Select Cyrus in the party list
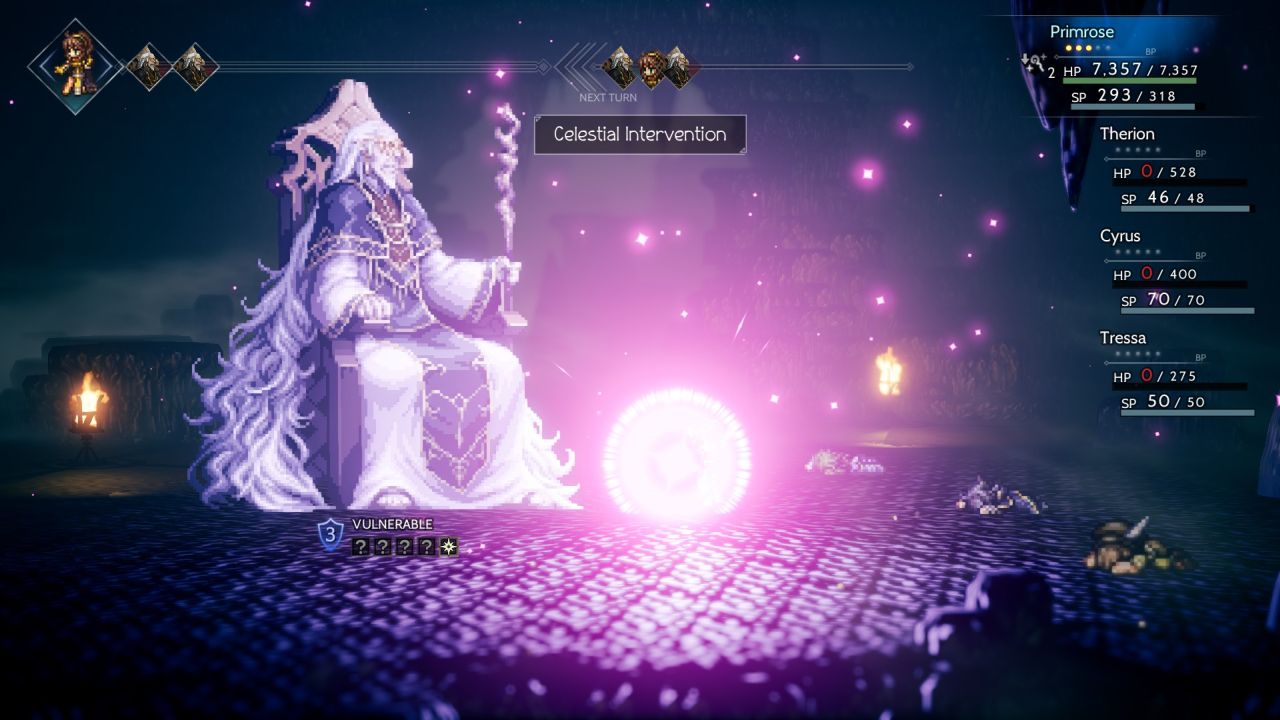 click(x=1120, y=237)
